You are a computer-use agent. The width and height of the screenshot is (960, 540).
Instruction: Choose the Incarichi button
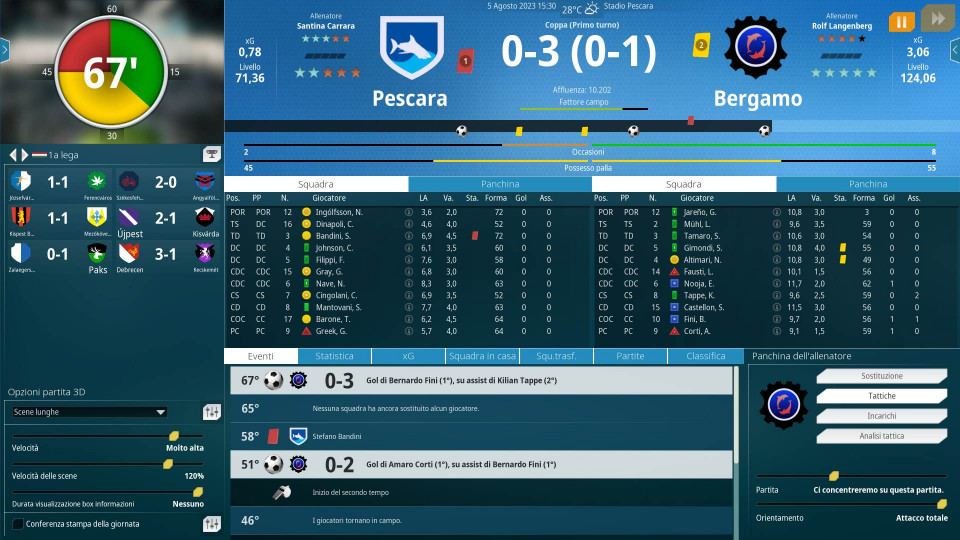867,416
